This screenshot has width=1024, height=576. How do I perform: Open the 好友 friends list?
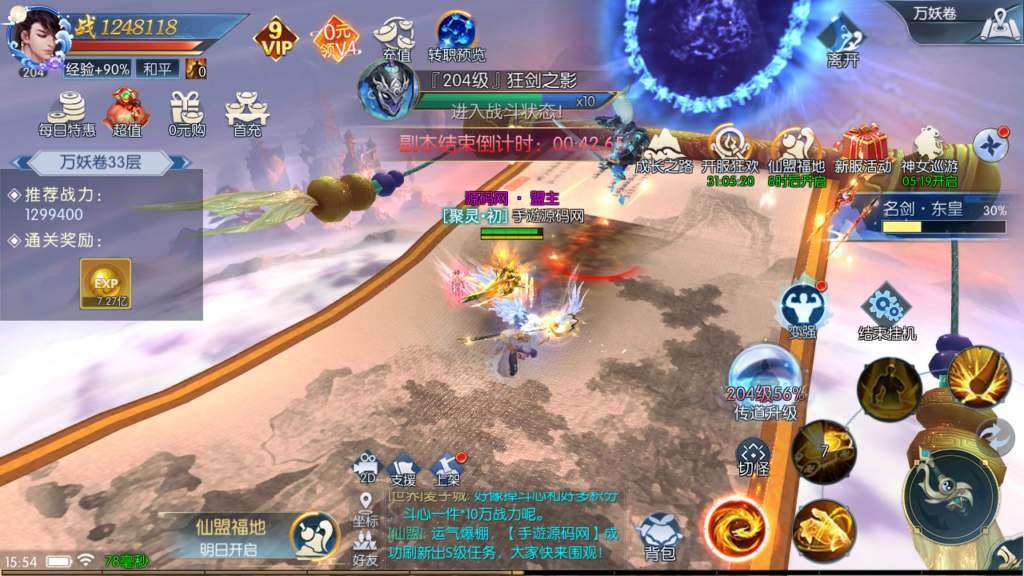click(365, 550)
